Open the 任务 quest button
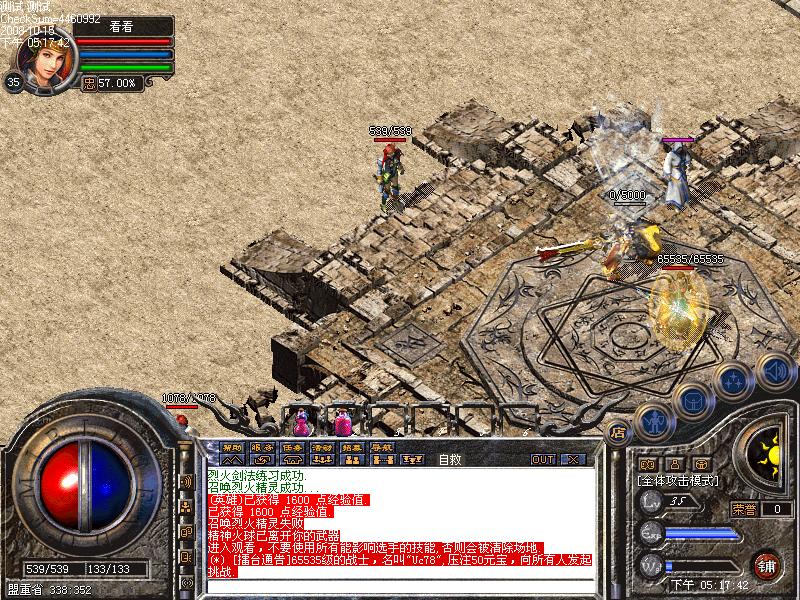This screenshot has height=600, width=800. (292, 447)
